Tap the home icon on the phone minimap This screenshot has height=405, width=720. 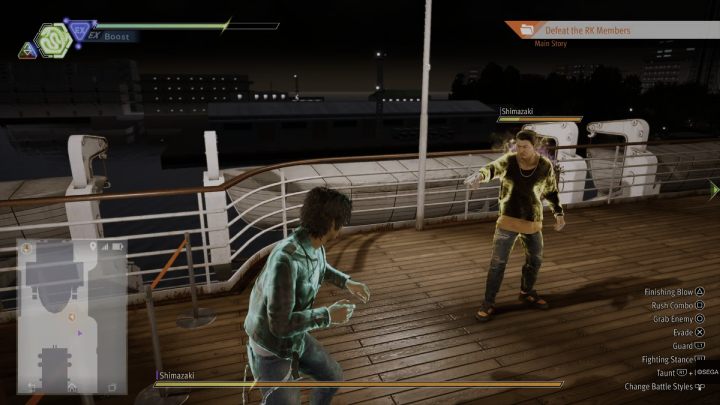[73, 386]
